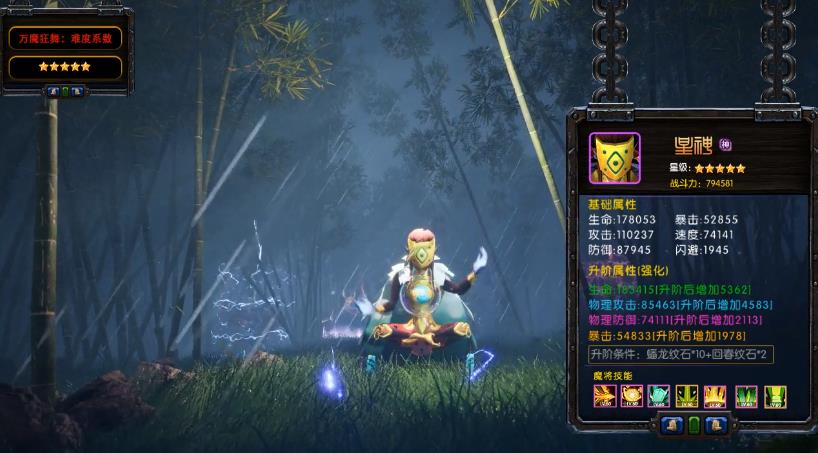Click blue button left of hero panel's green gem
Image resolution: width=818 pixels, height=453 pixels.
pyautogui.click(x=674, y=424)
